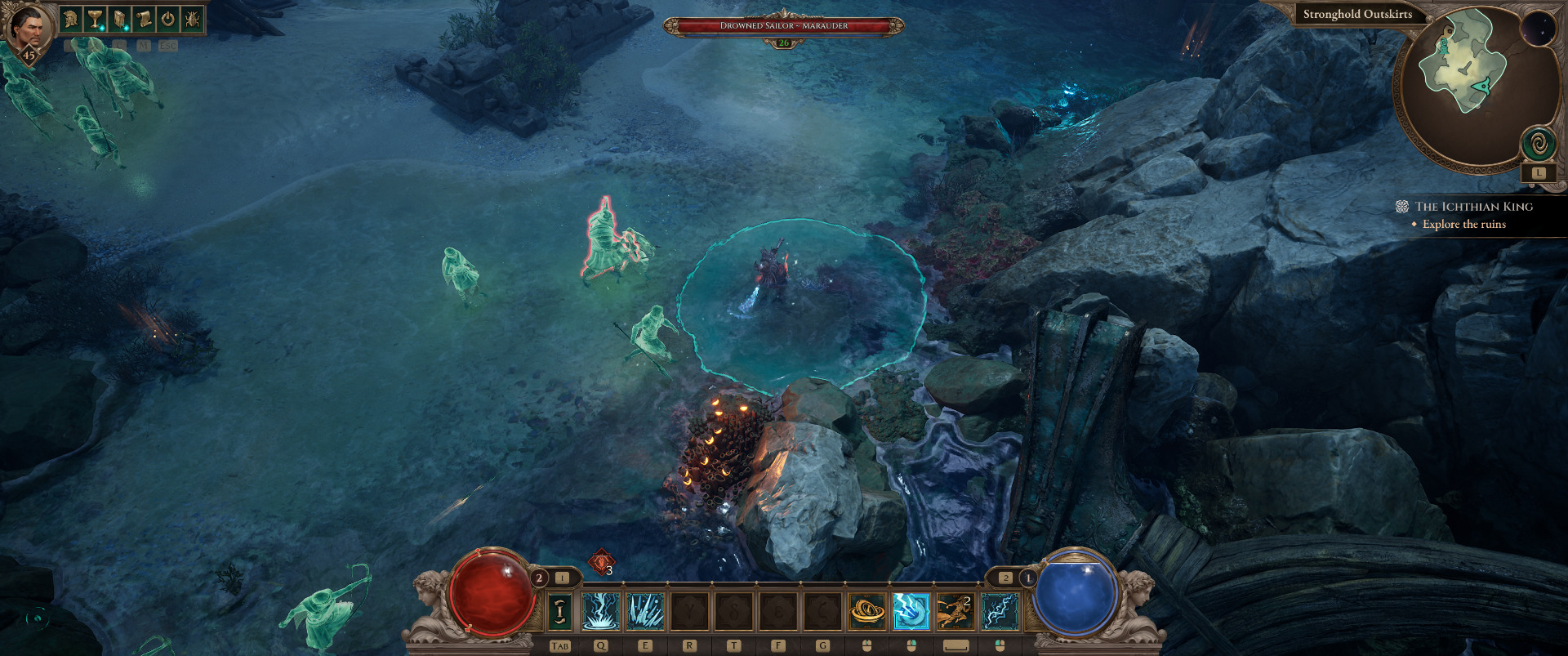Click the weapon swap arrows slot
1568x656 pixels.
click(x=559, y=611)
